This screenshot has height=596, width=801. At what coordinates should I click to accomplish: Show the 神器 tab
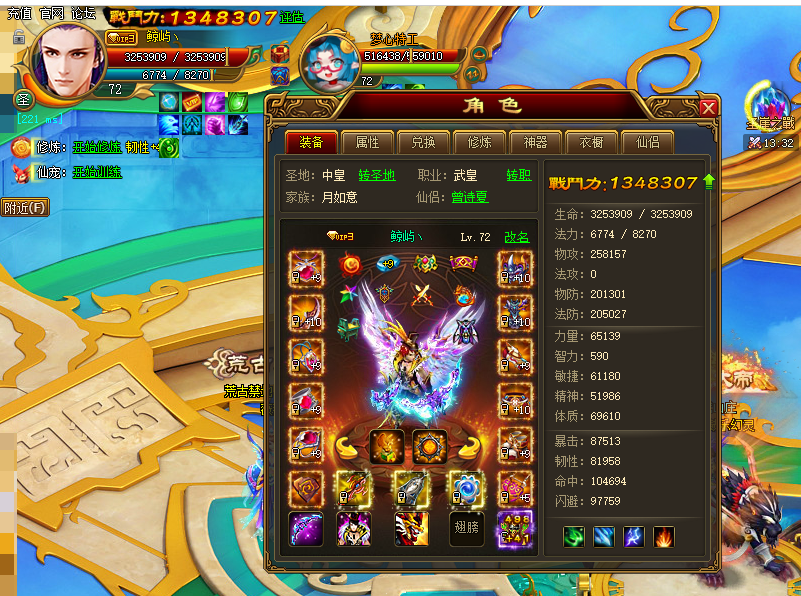535,143
